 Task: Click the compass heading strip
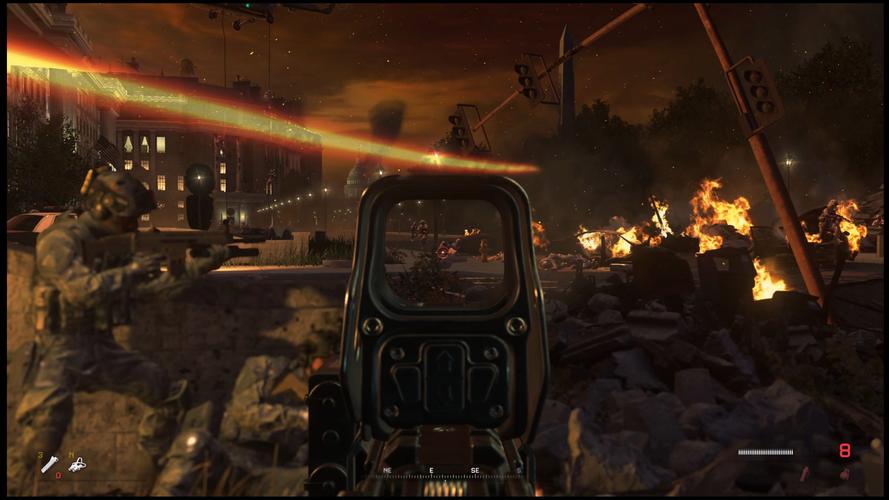[443, 470]
